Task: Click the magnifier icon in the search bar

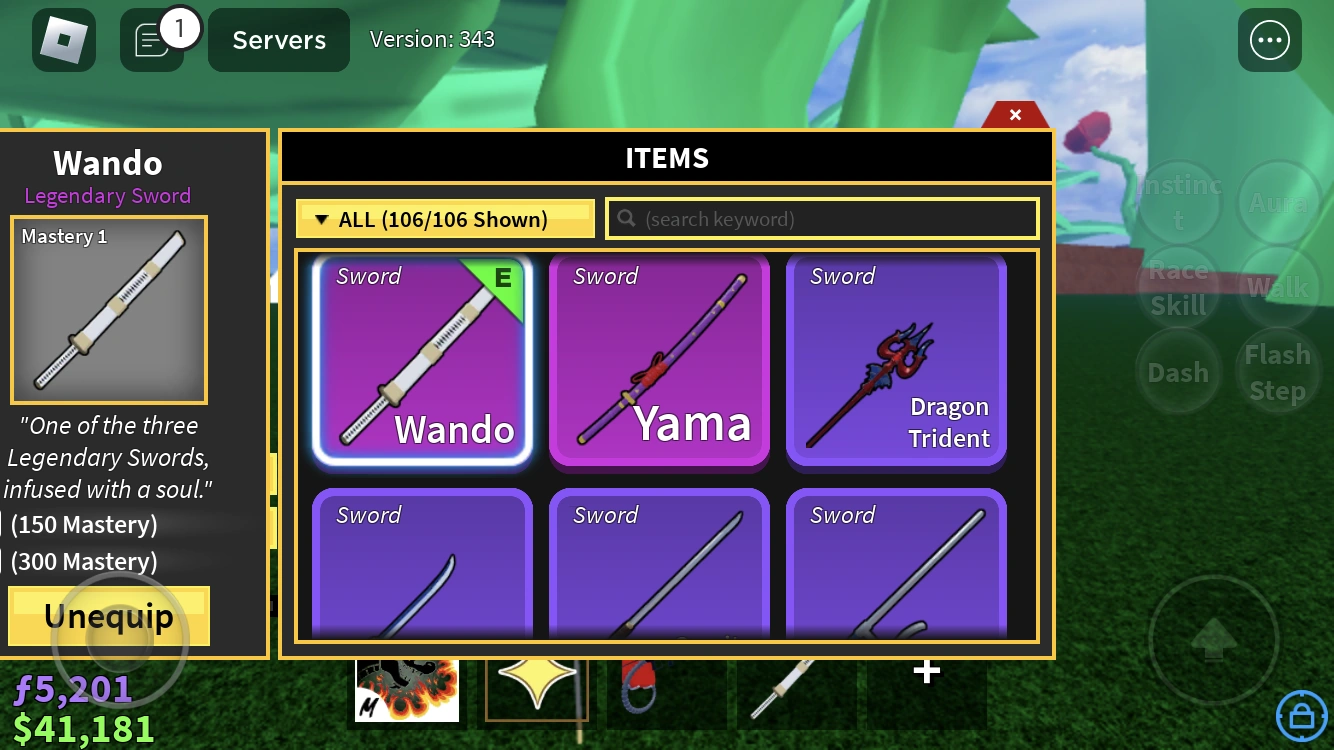Action: 626,218
